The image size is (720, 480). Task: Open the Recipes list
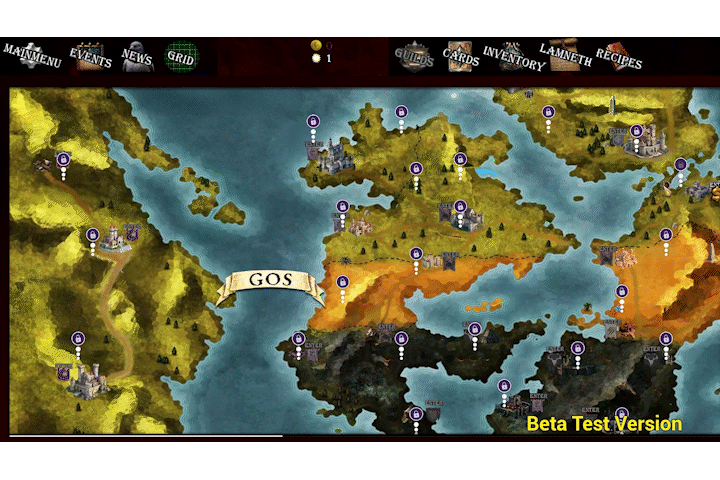tap(619, 56)
